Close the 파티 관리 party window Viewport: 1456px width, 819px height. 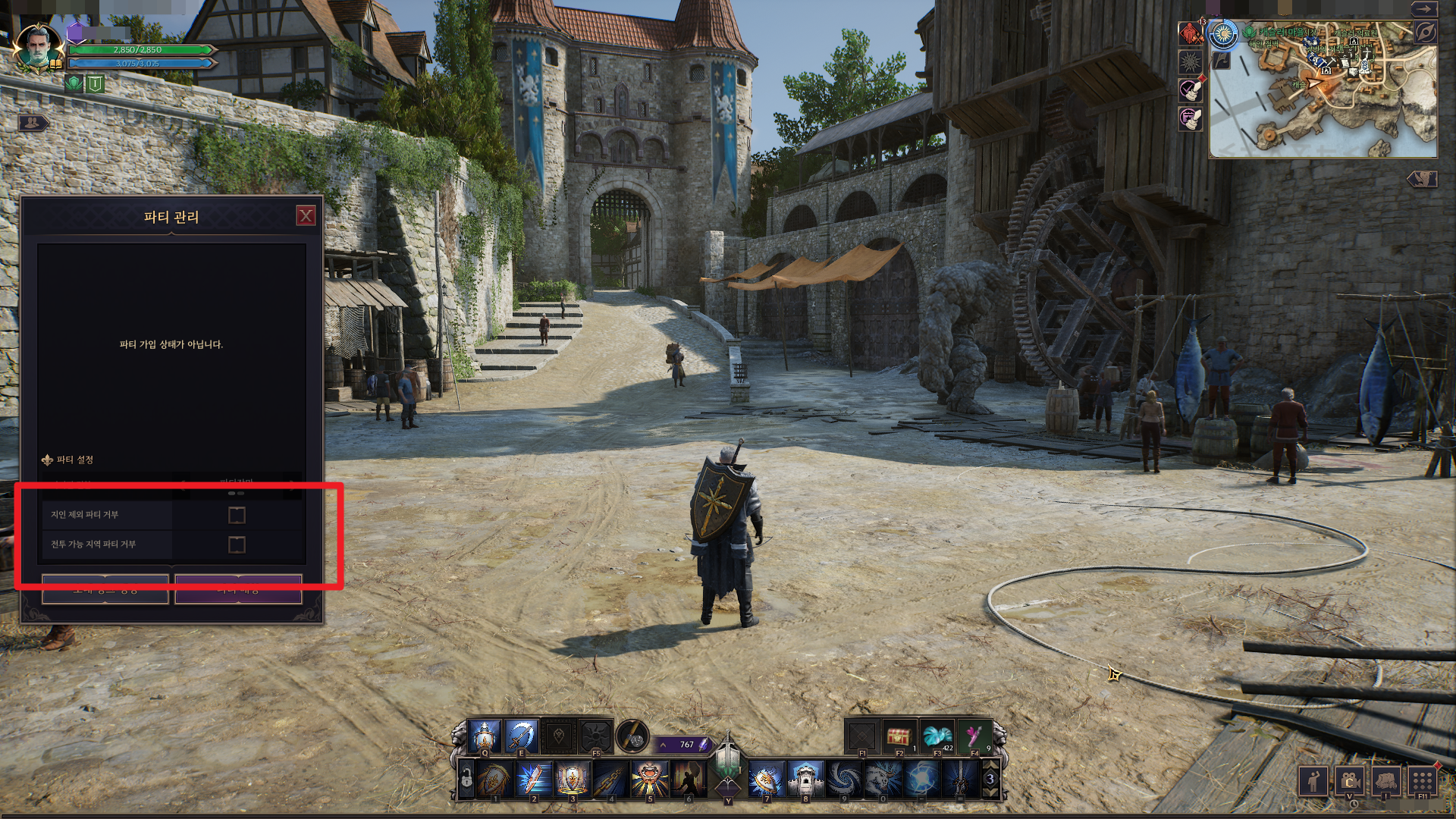click(x=306, y=216)
